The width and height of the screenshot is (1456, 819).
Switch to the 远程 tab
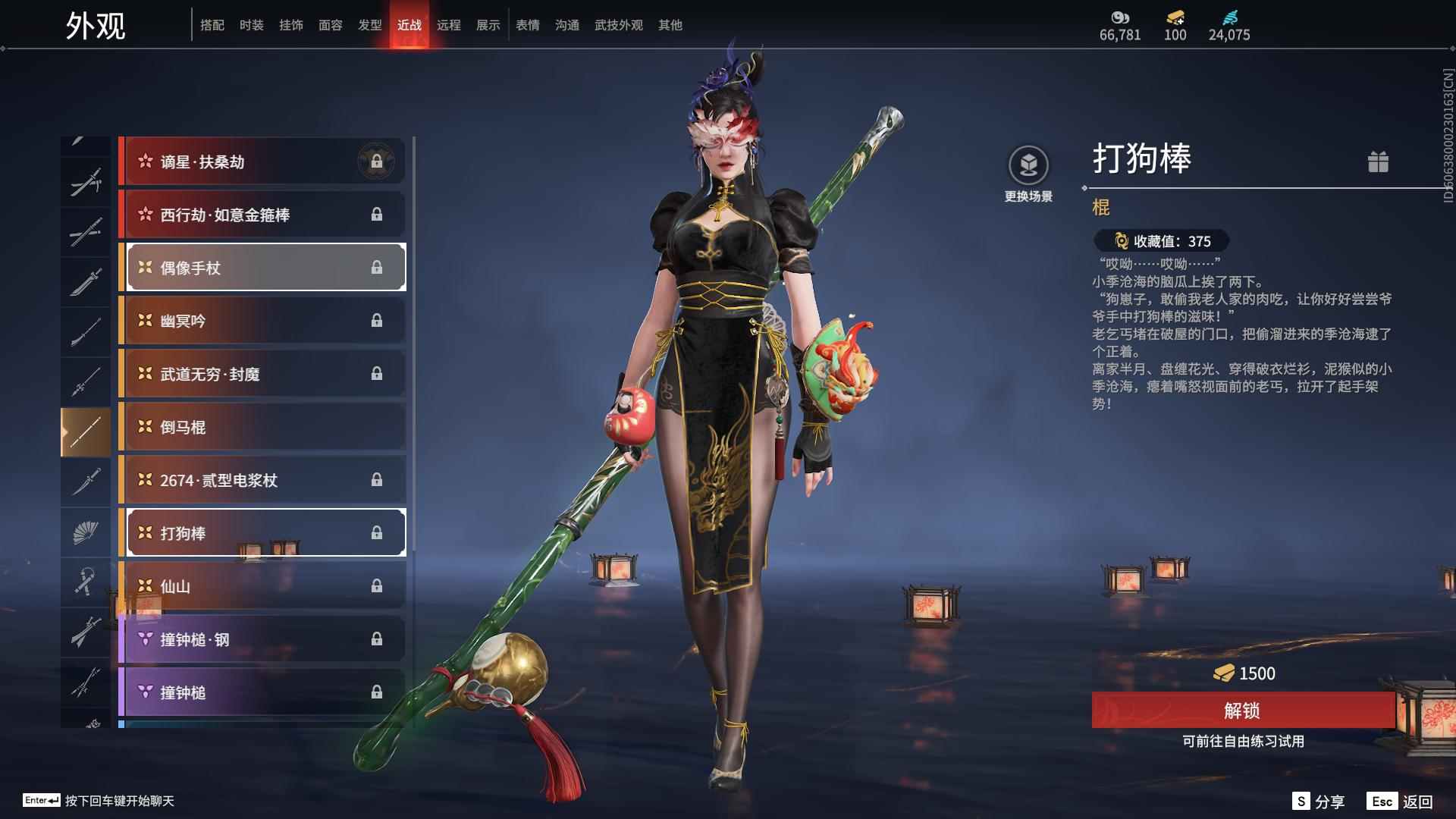tap(449, 24)
